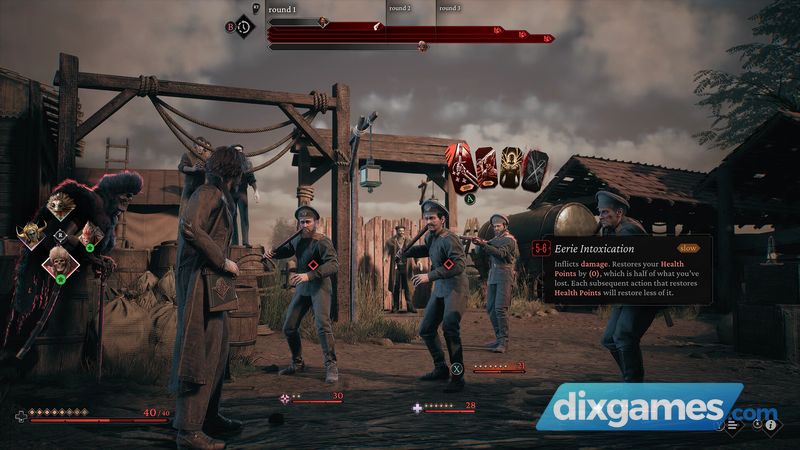Image resolution: width=800 pixels, height=450 pixels.
Task: Select the dark crossed-blades card
Action: [536, 170]
